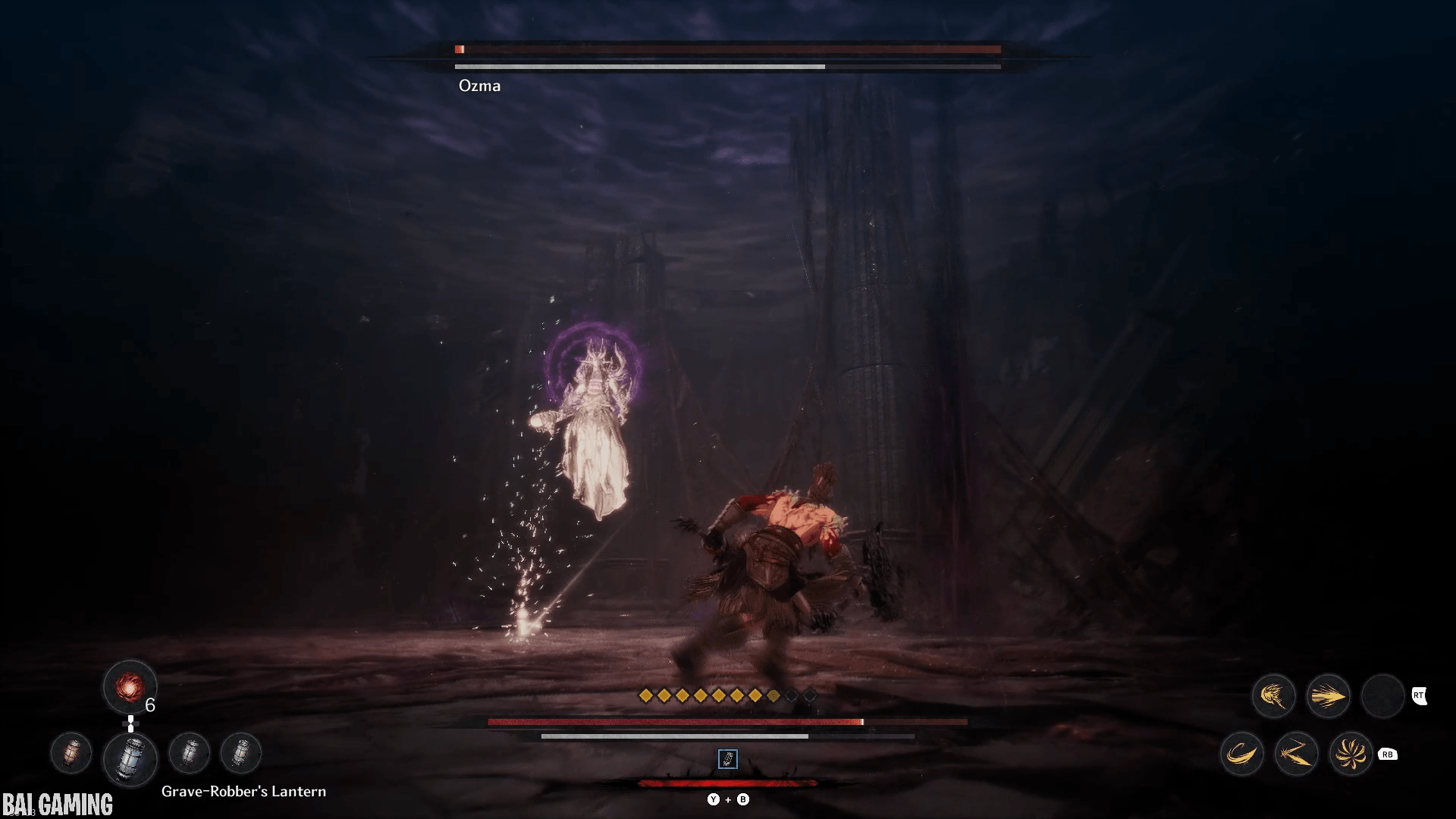
Task: Use the red swirling orb consumable
Action: click(x=130, y=687)
